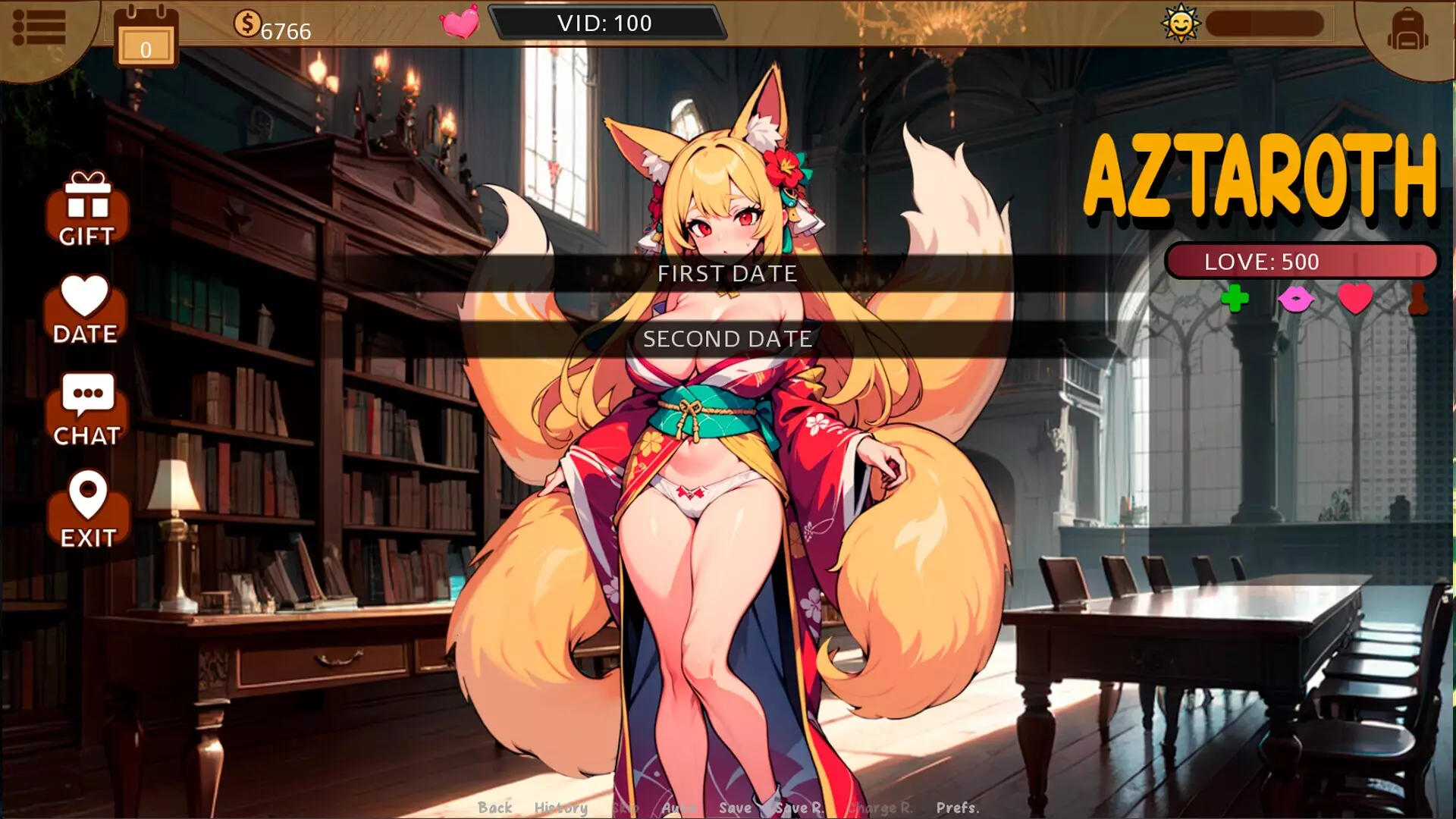Choose the SECOND DATE option

point(727,339)
